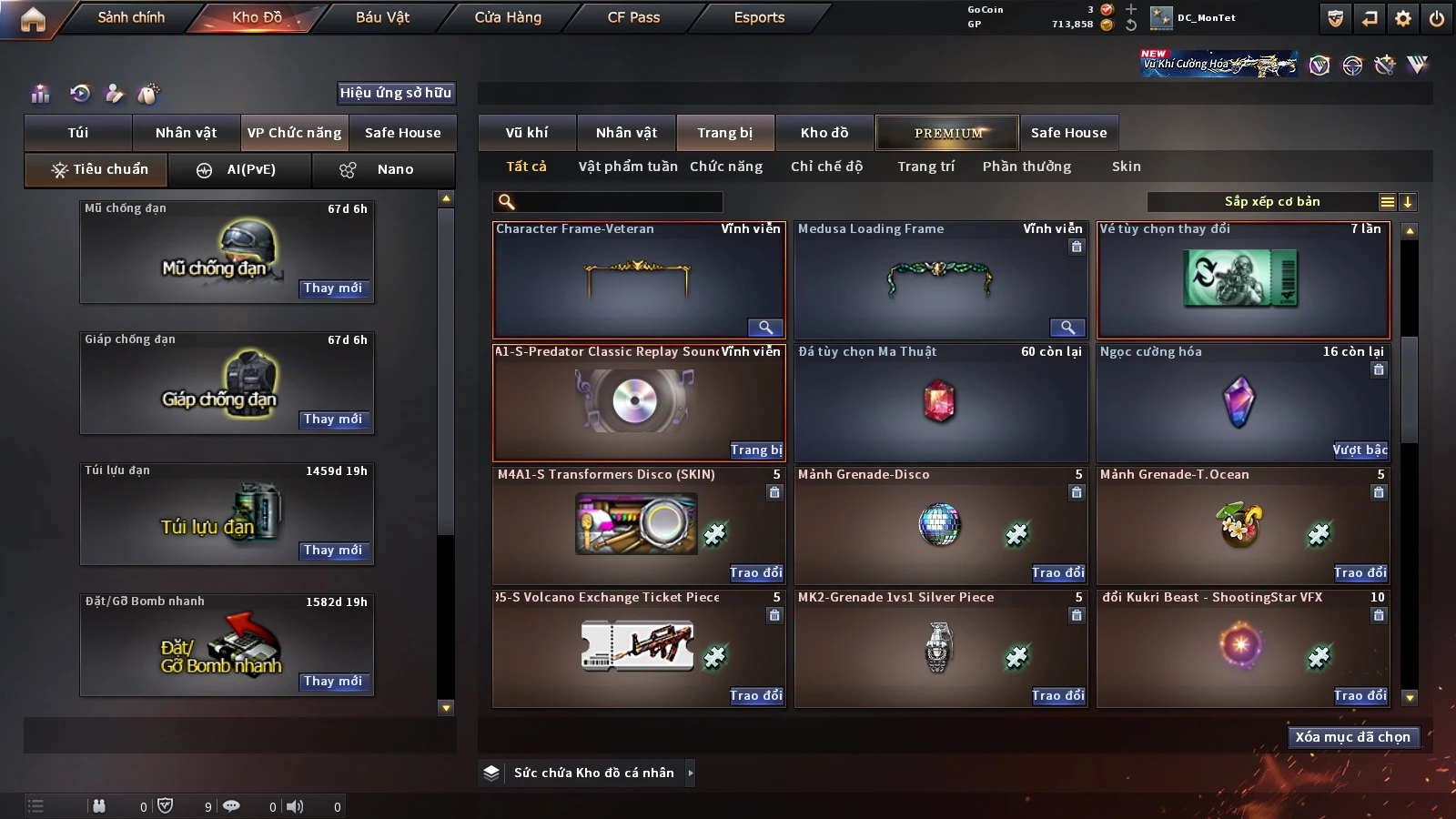This screenshot has height=819, width=1456.
Task: Click the Hiệu ứng sở hữu button
Action: pyautogui.click(x=395, y=93)
